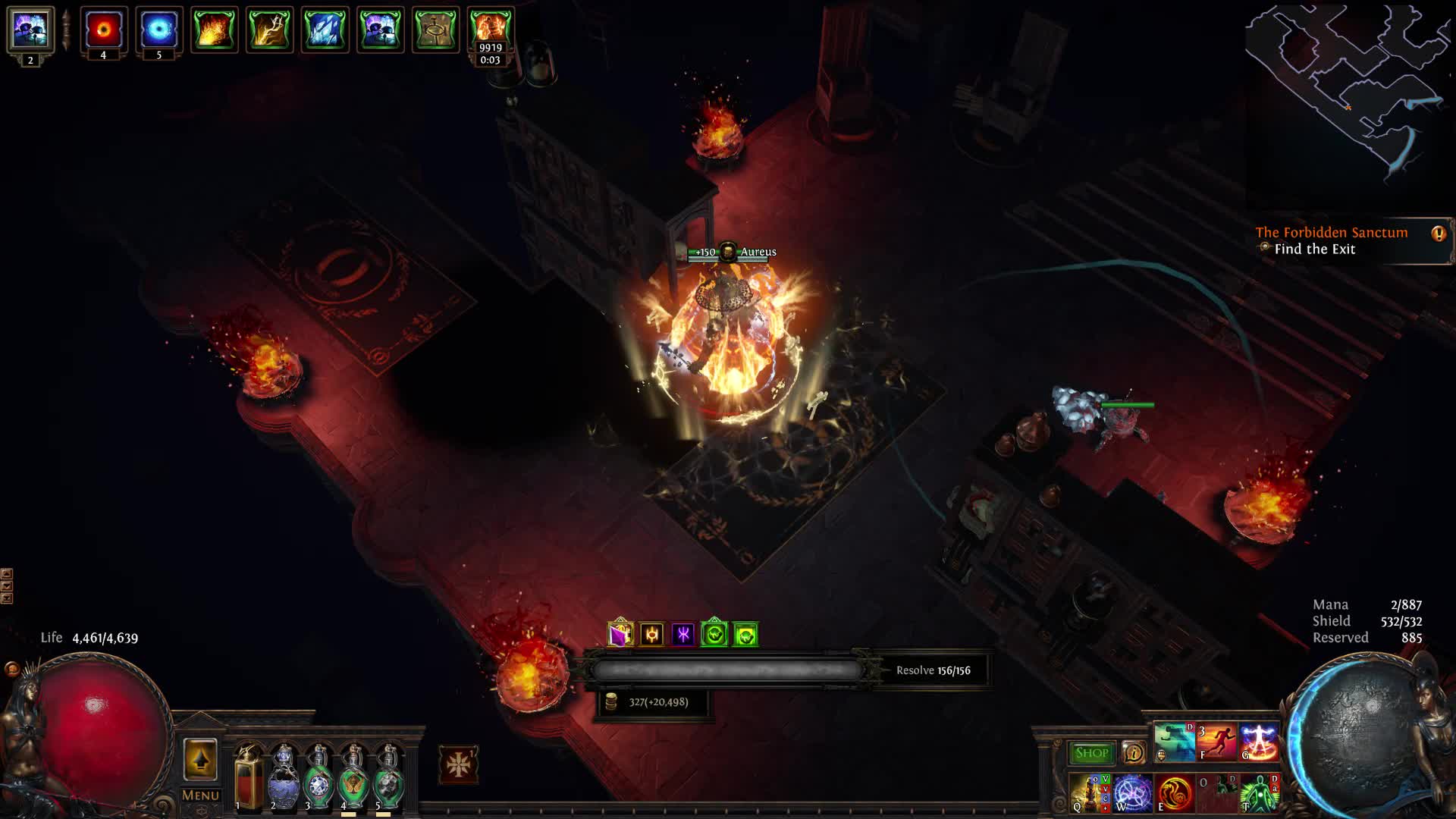
Task: Use the diamond flask in slot 3
Action: [x=318, y=779]
